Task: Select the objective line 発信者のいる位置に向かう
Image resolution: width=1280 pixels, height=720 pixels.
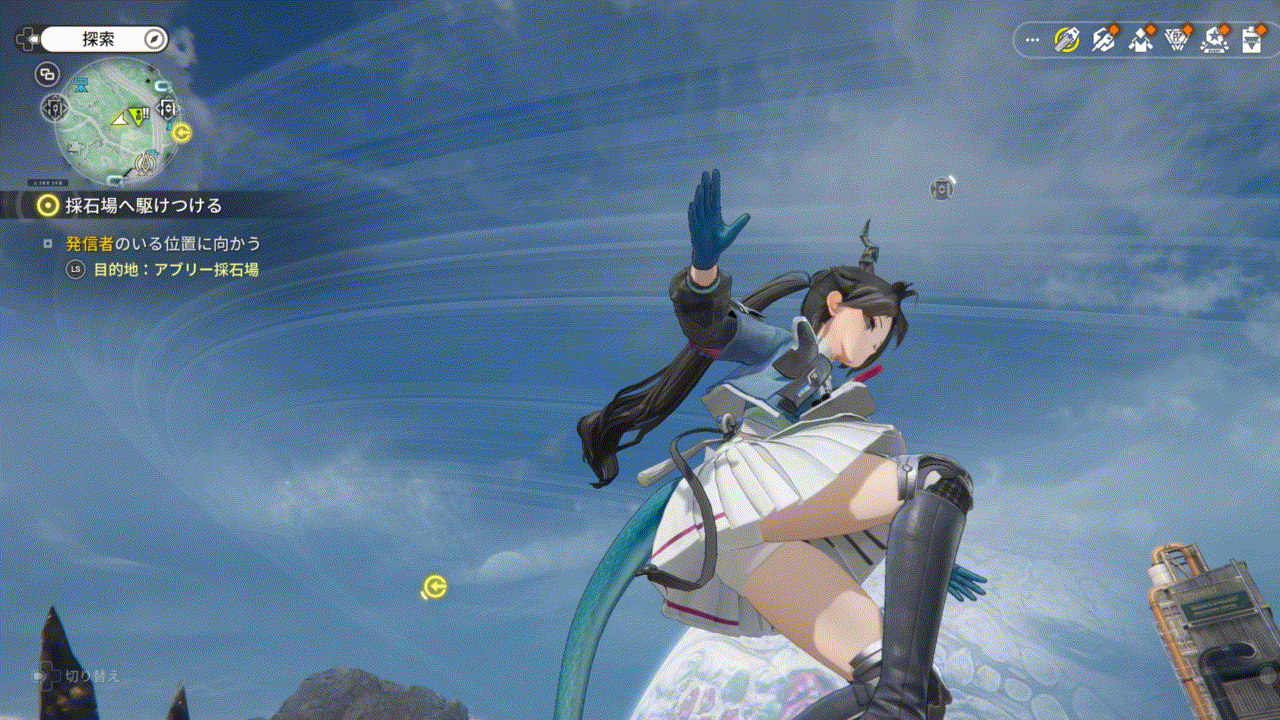Action: coord(163,243)
